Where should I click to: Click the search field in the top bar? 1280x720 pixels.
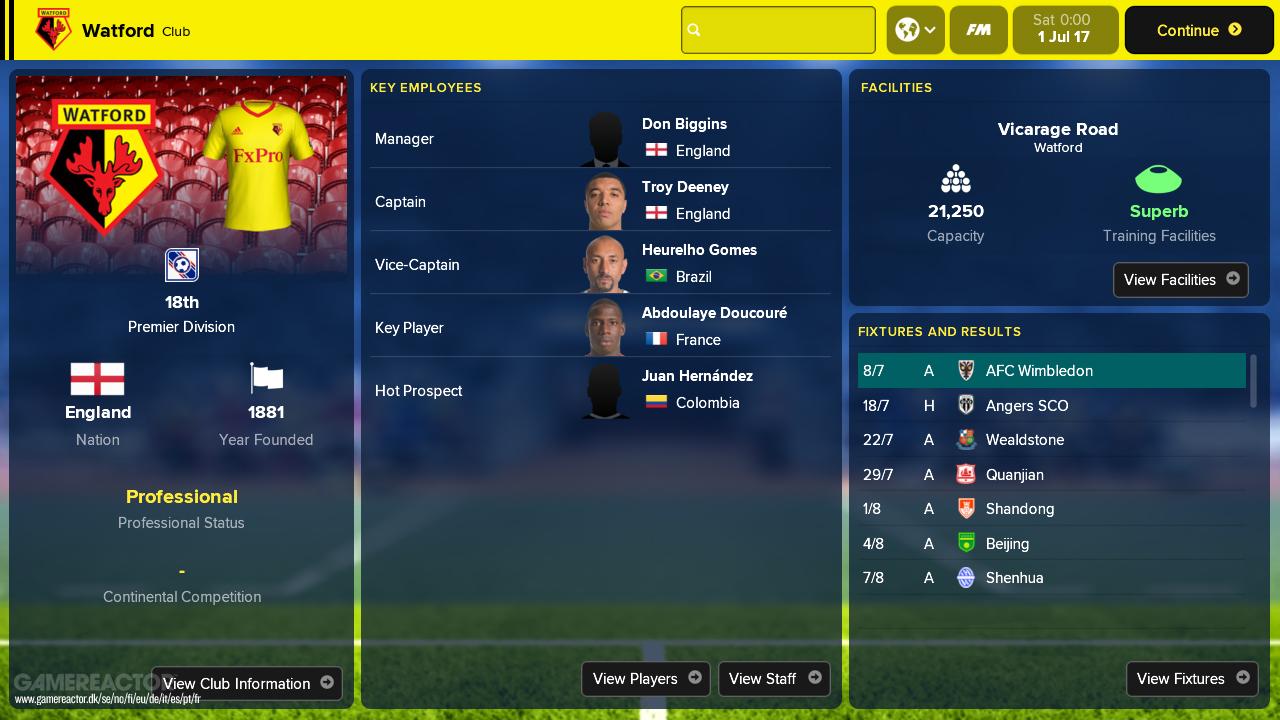coord(778,30)
